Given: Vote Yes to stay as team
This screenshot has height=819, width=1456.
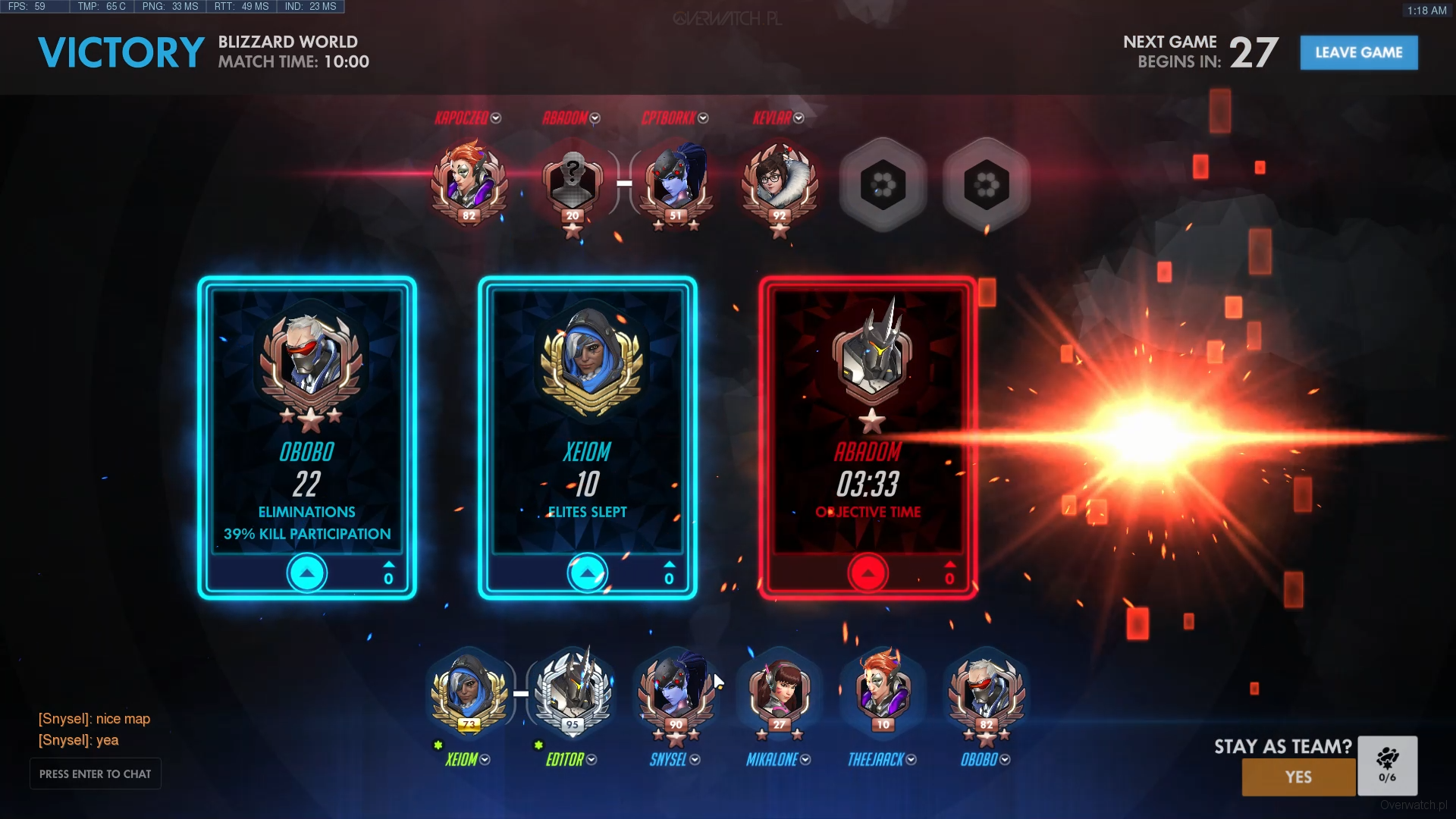Looking at the screenshot, I should [x=1298, y=777].
